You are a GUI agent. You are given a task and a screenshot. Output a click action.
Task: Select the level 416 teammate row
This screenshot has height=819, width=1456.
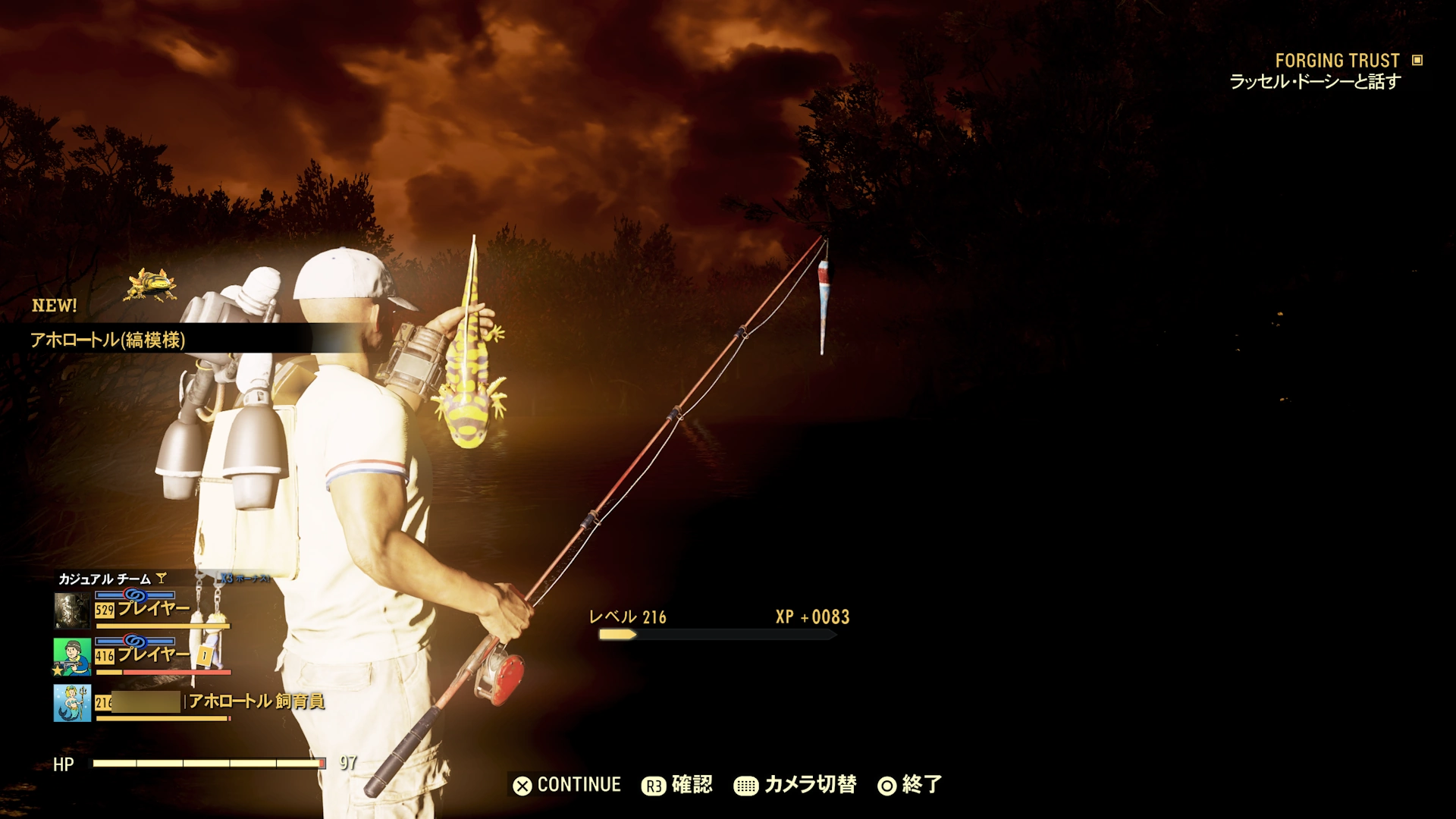[143, 656]
